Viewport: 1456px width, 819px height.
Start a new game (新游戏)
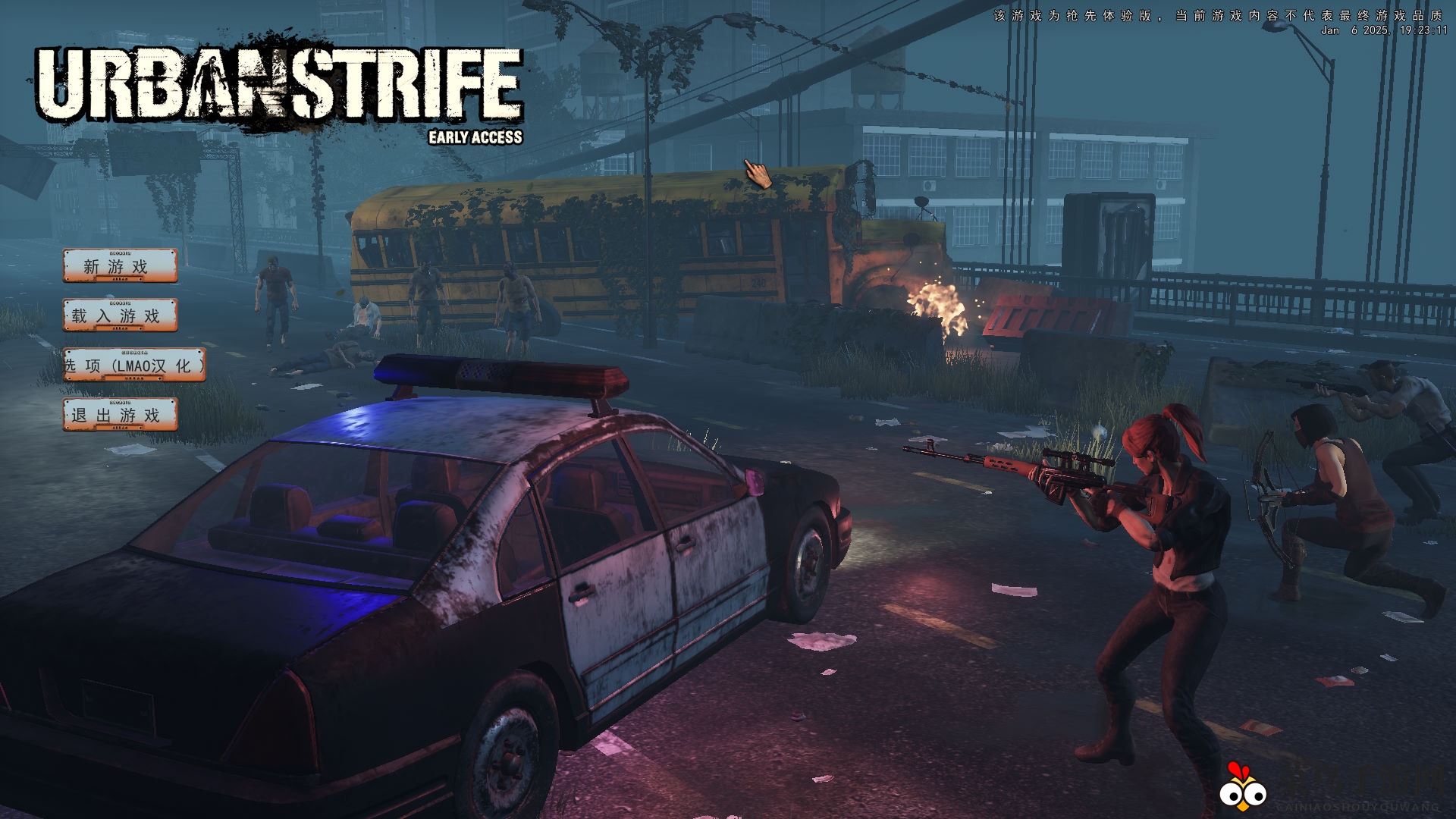[120, 266]
